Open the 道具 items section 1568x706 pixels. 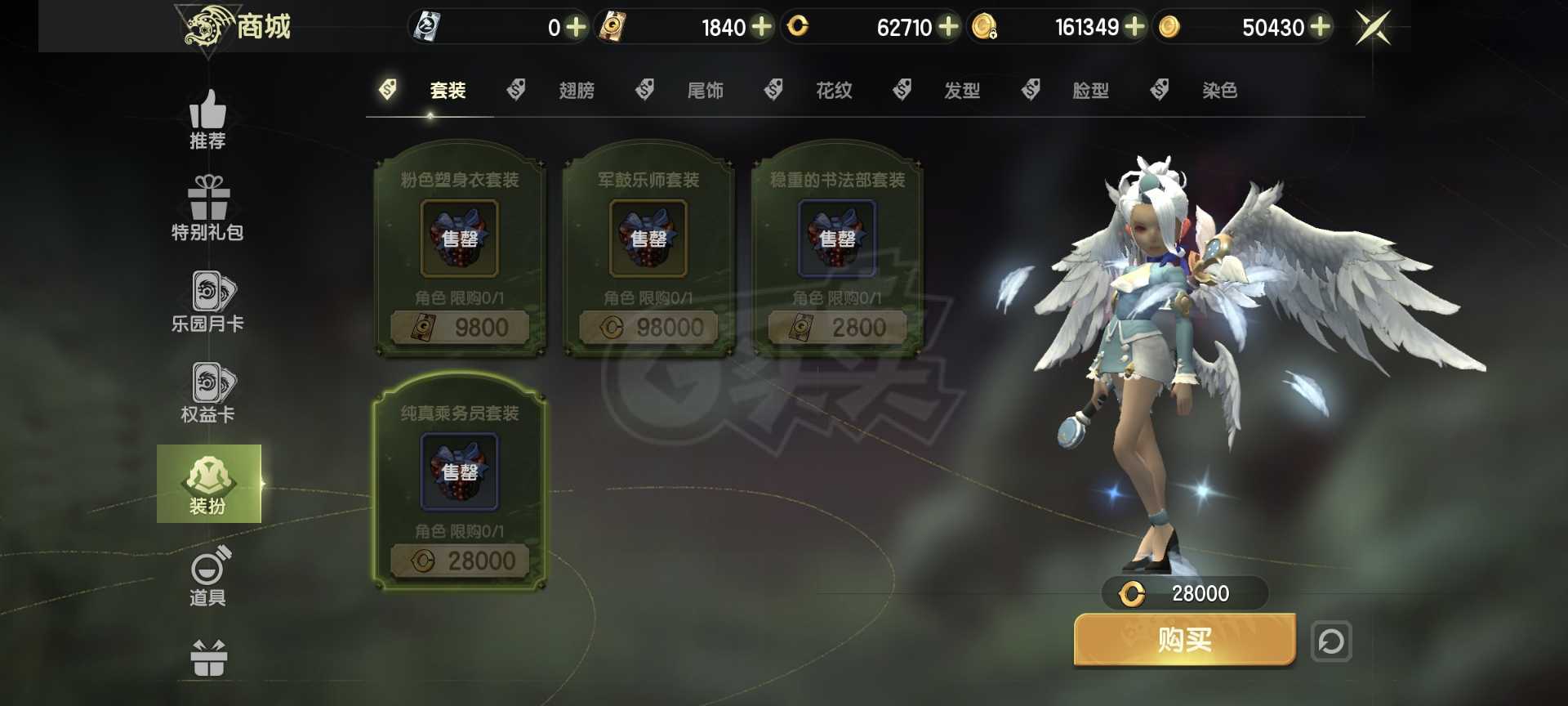coord(209,574)
